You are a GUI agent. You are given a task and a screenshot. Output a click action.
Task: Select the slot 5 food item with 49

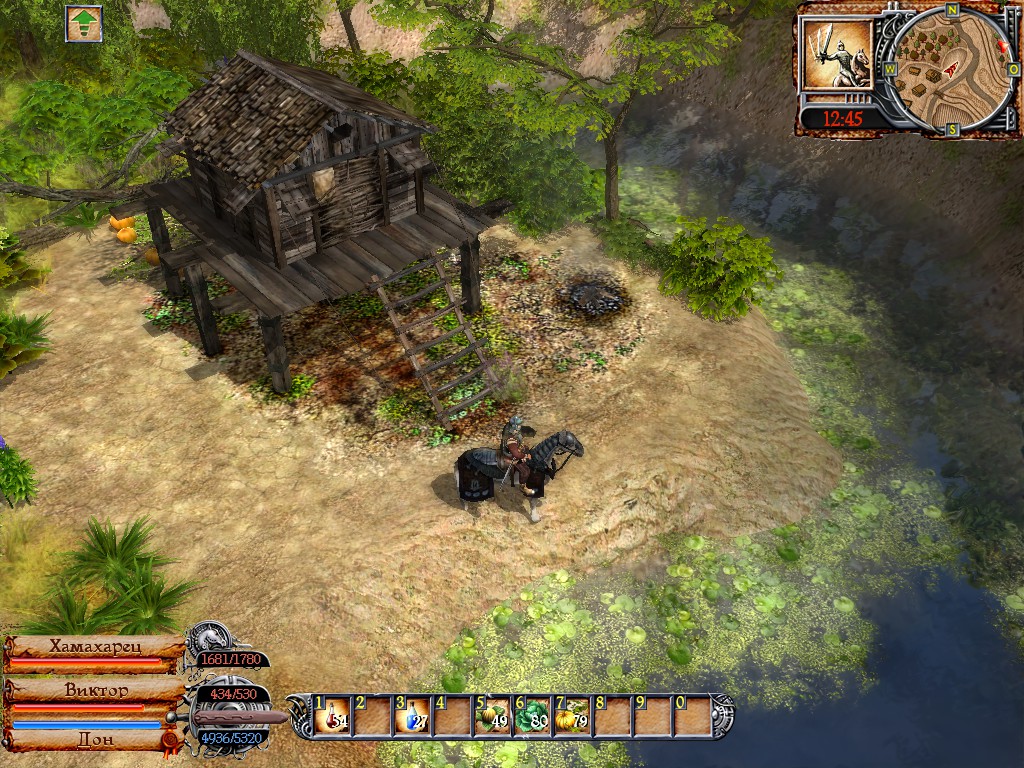[493, 717]
